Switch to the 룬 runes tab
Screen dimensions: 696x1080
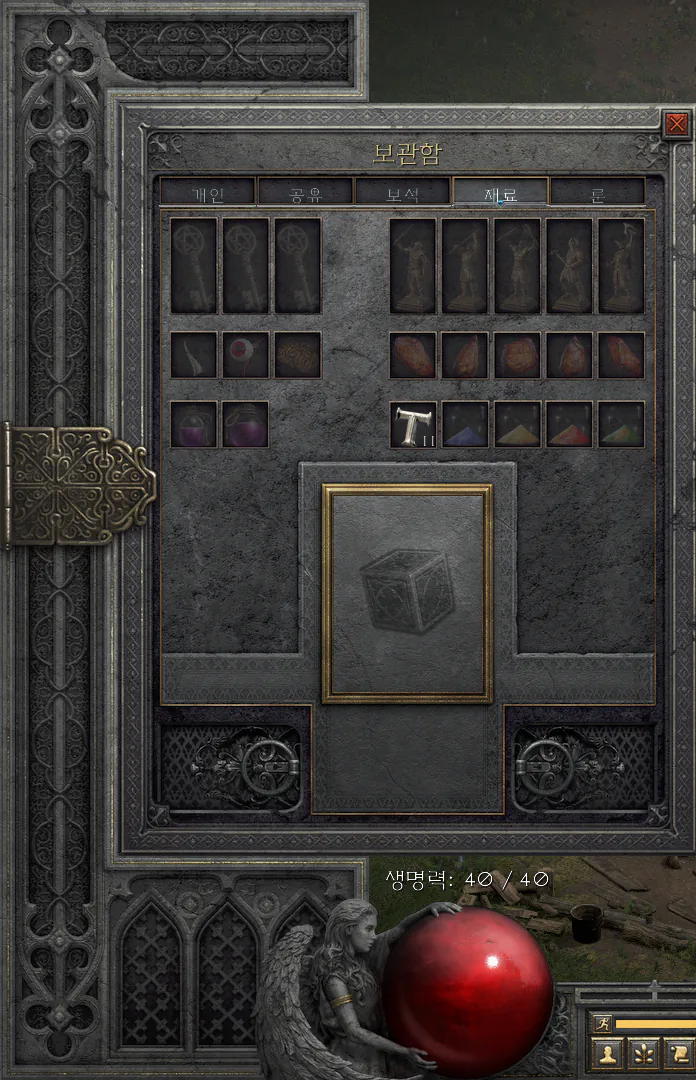click(x=597, y=192)
